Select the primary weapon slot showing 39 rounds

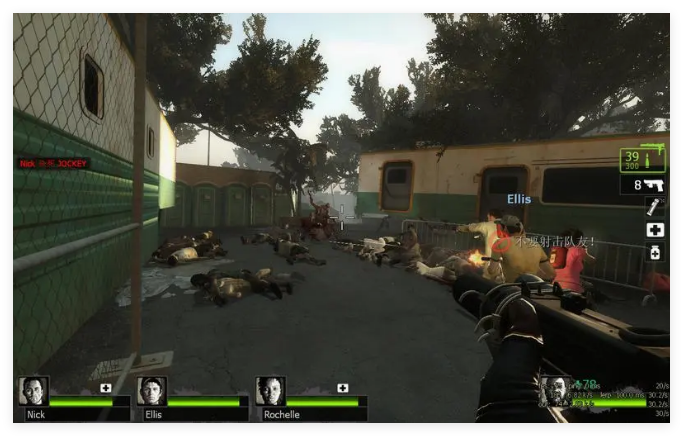click(642, 159)
